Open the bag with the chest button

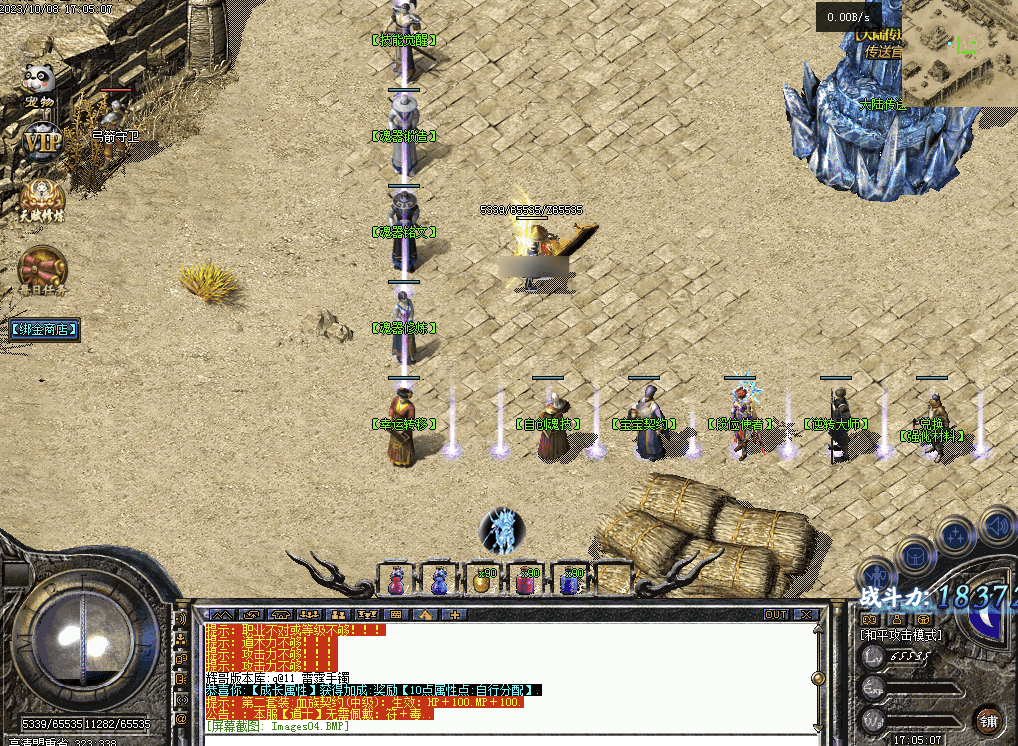pos(916,555)
